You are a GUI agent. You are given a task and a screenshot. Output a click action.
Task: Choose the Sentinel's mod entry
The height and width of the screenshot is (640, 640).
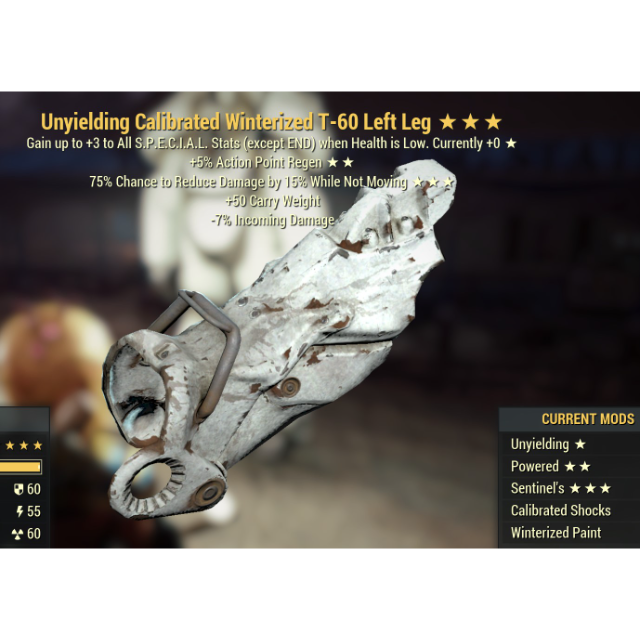[x=560, y=488]
